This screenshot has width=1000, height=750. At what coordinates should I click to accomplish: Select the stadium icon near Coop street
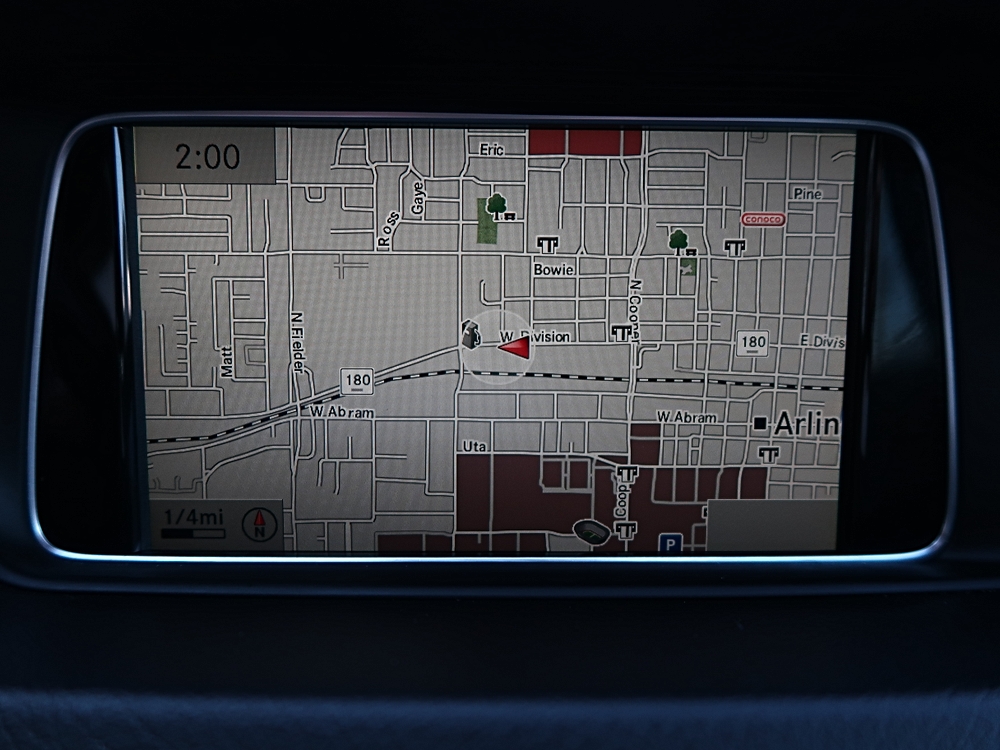point(590,530)
